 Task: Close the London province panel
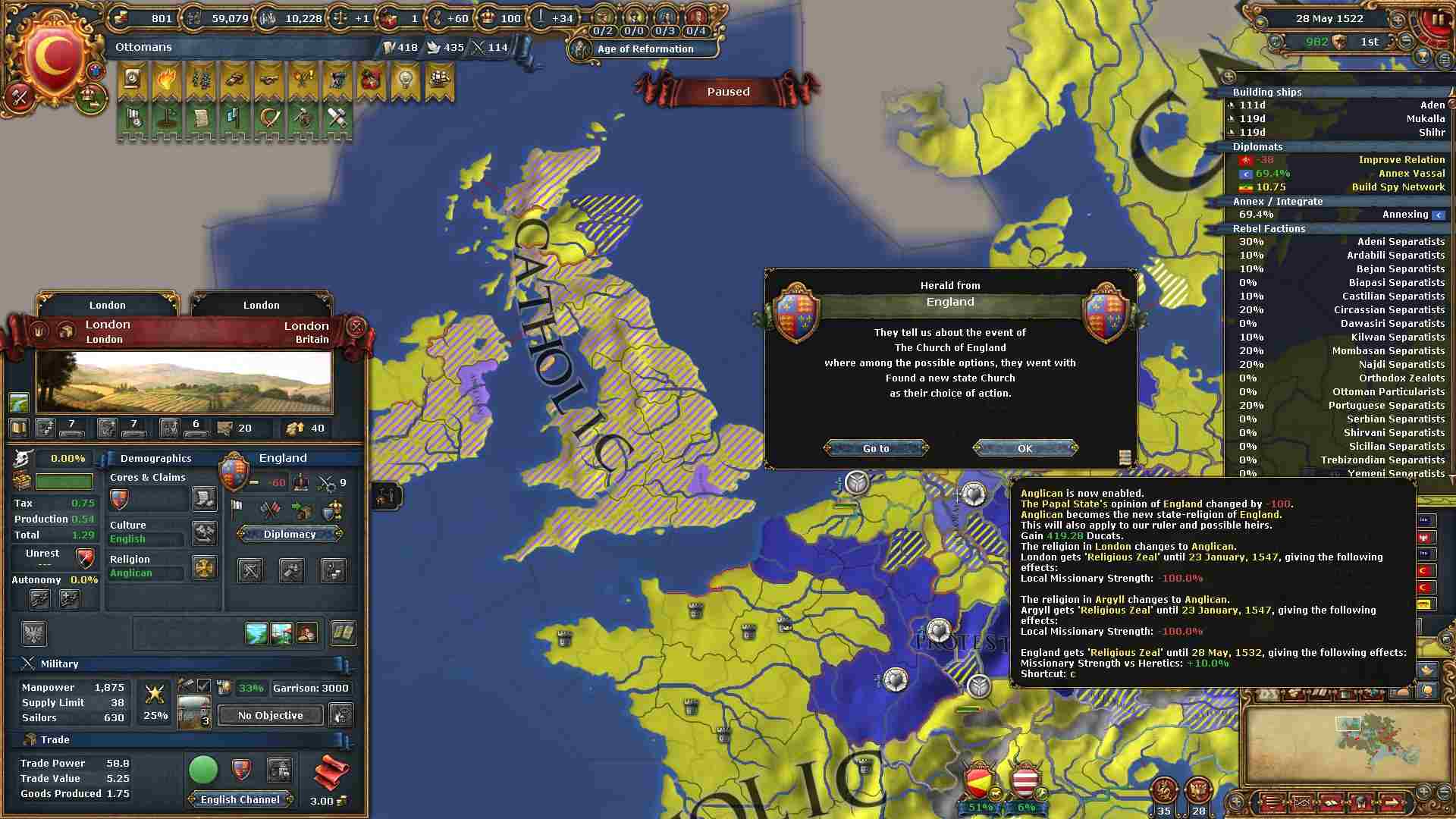[356, 327]
